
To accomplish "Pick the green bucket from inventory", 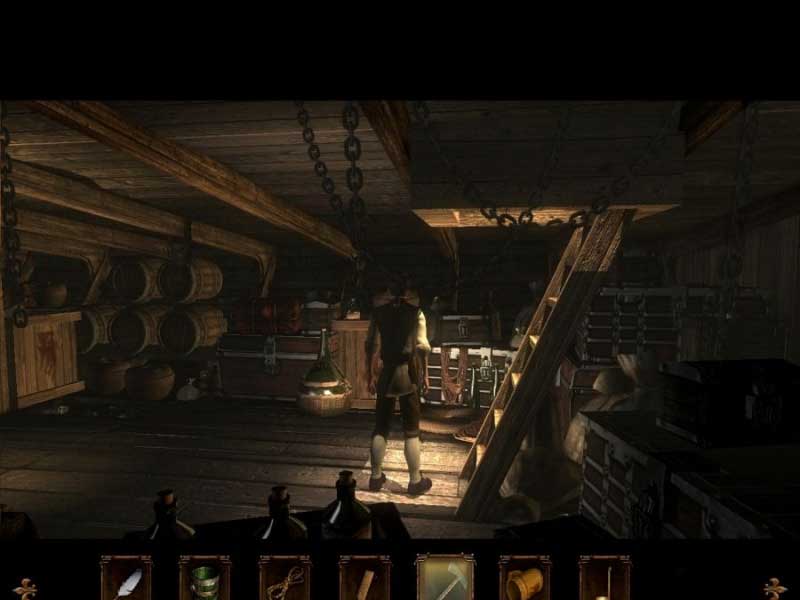I will pos(205,580).
